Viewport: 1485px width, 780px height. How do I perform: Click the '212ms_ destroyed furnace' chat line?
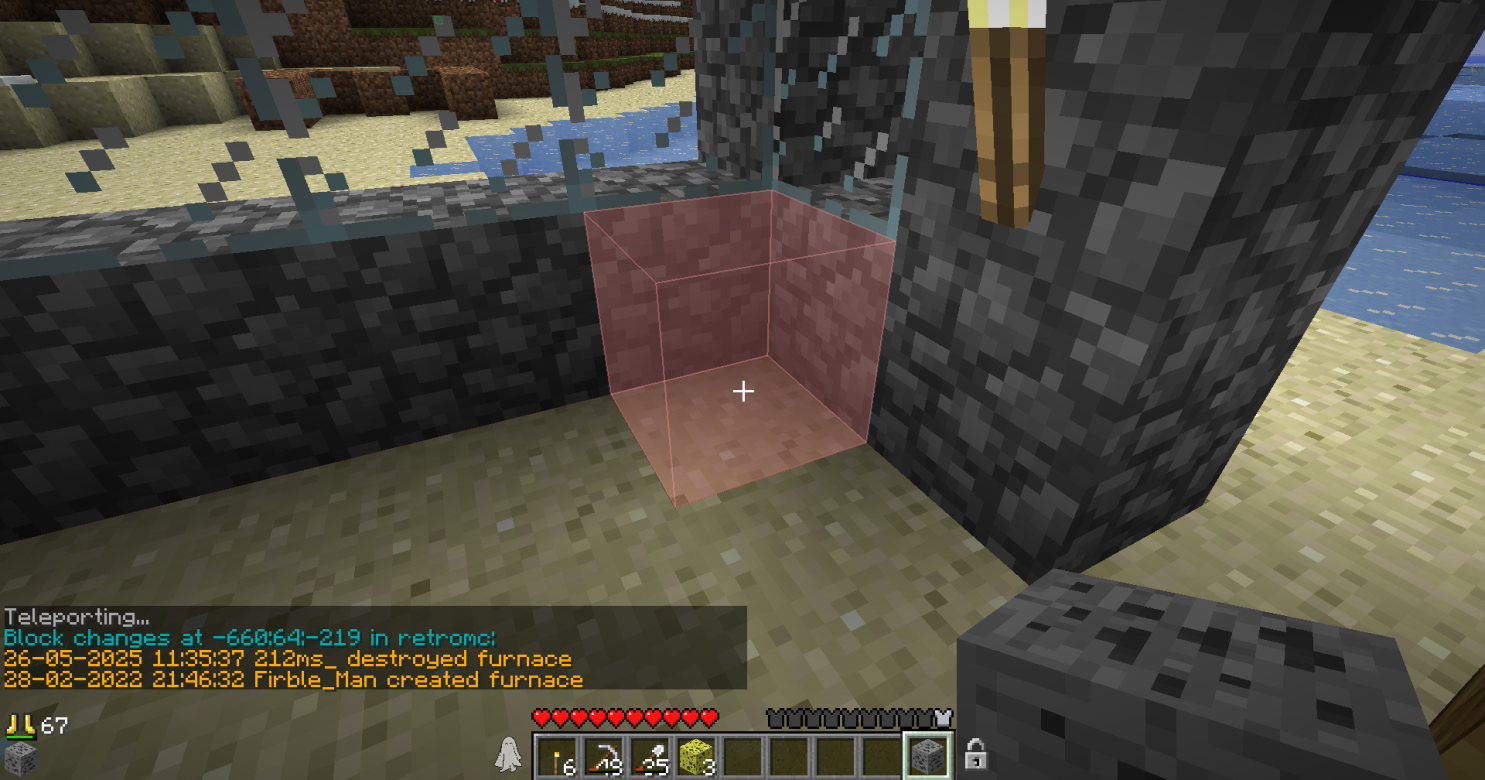(288, 659)
